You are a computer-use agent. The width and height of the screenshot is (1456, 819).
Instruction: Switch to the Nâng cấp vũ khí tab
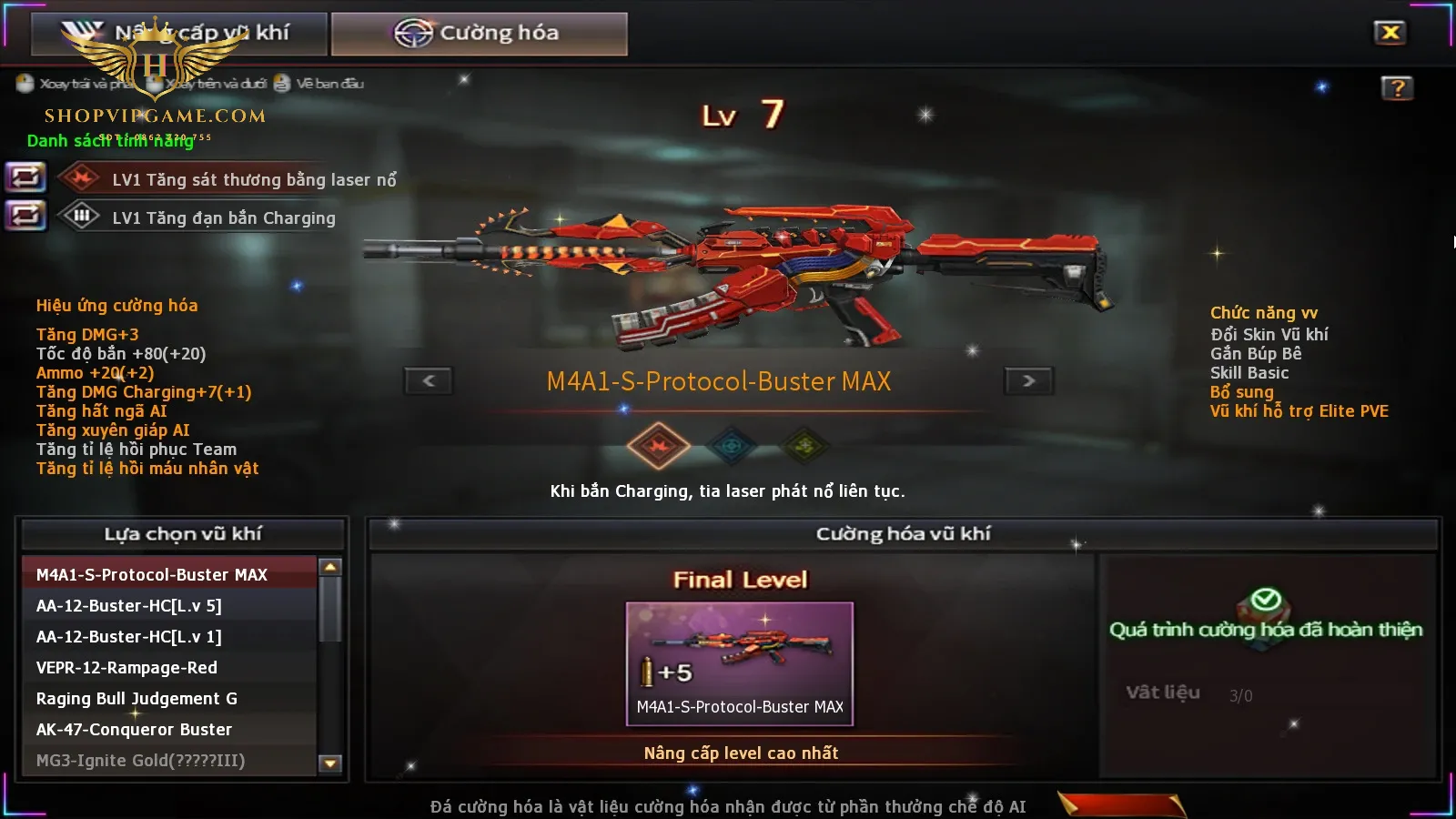click(x=179, y=34)
